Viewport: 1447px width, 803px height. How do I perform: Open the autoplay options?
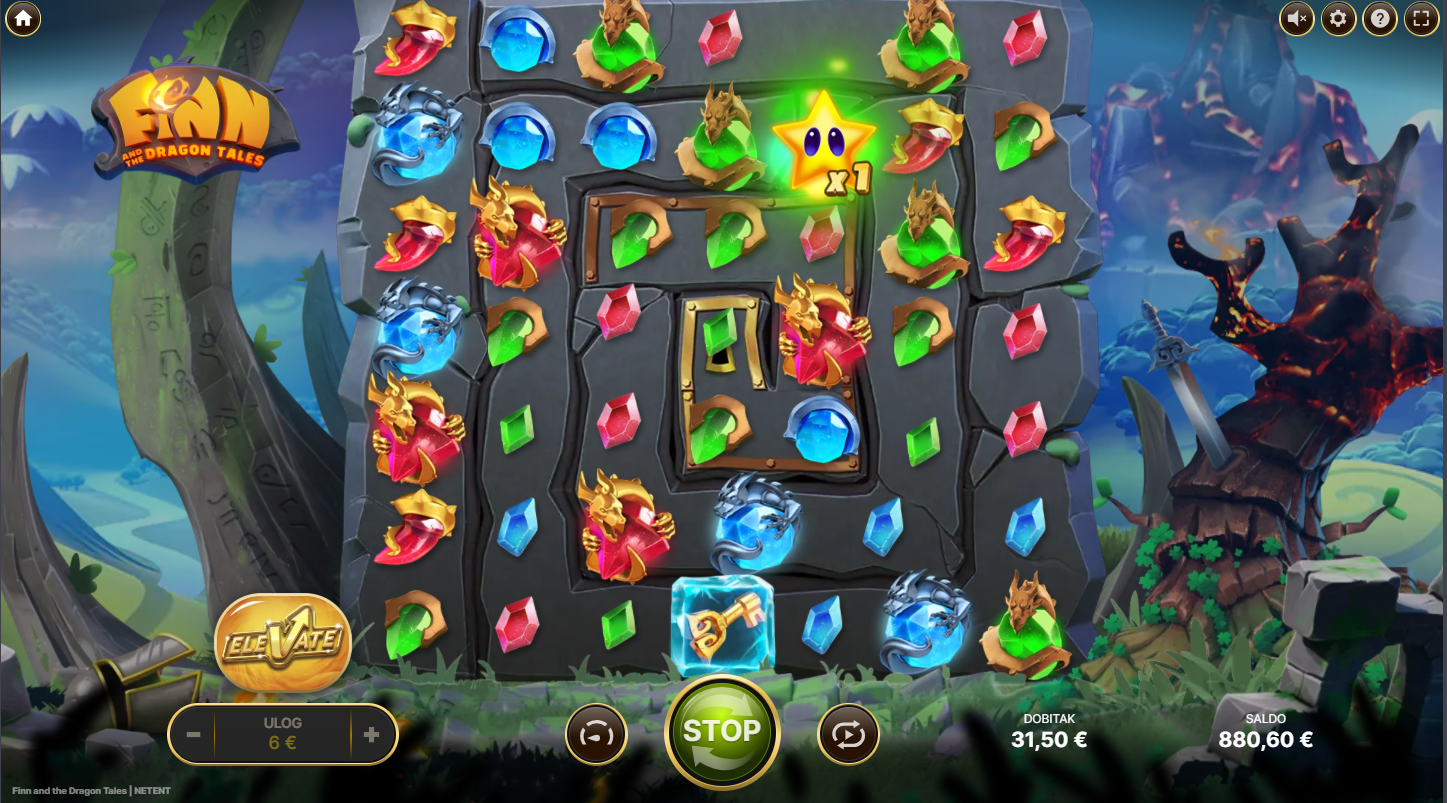(x=848, y=735)
